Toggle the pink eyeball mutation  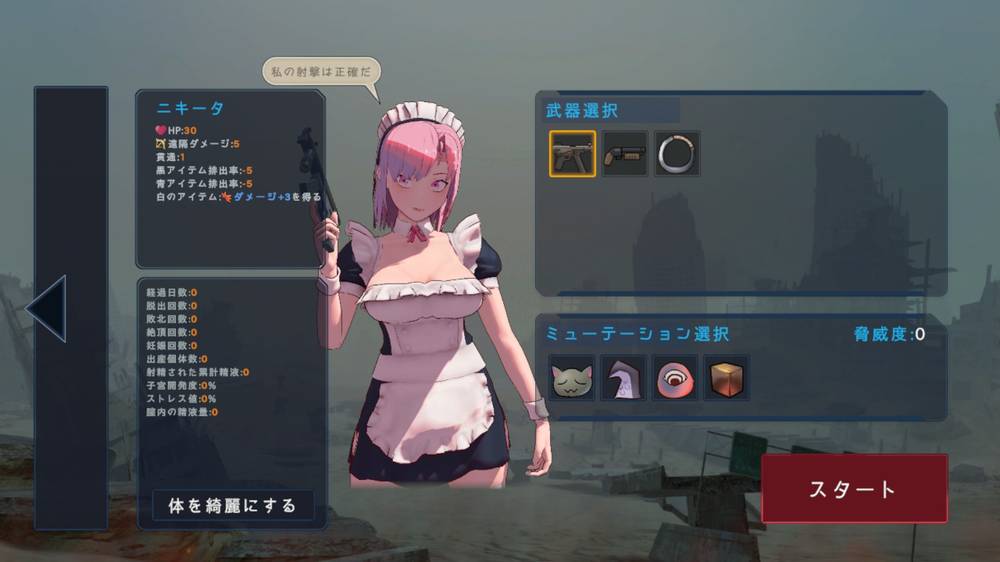[x=675, y=378]
